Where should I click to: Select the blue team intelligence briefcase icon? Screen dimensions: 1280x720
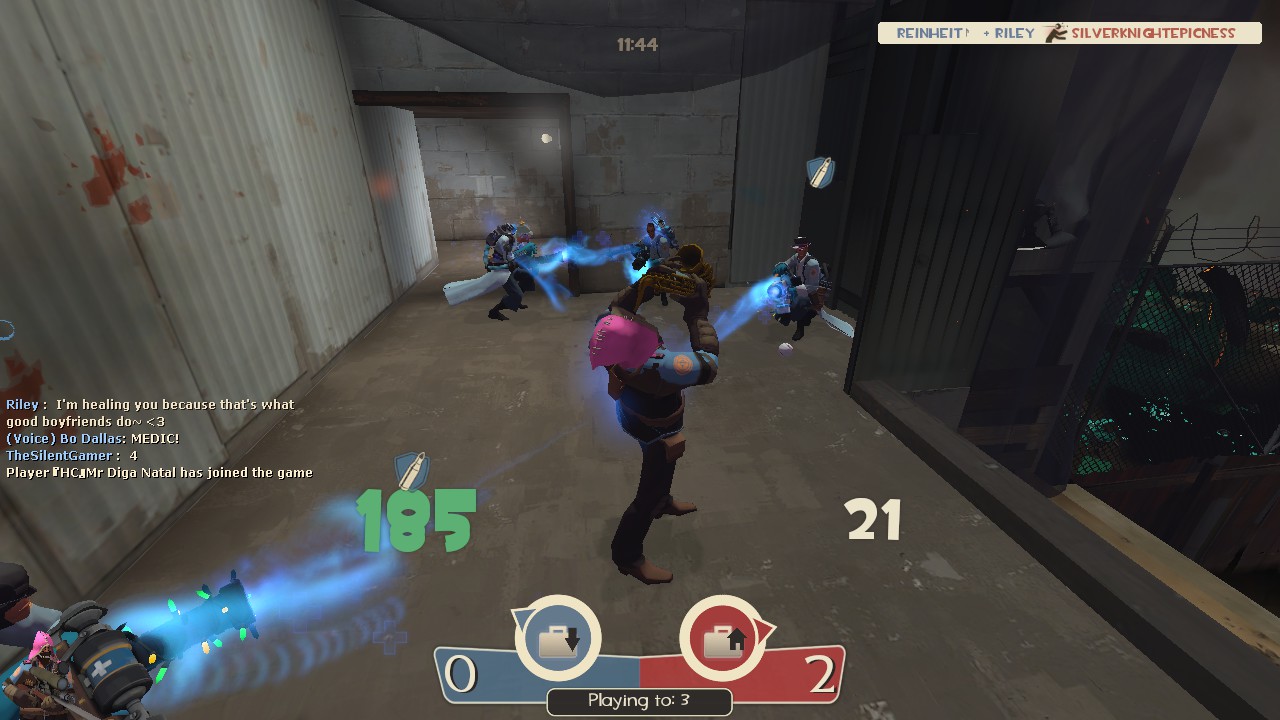558,639
